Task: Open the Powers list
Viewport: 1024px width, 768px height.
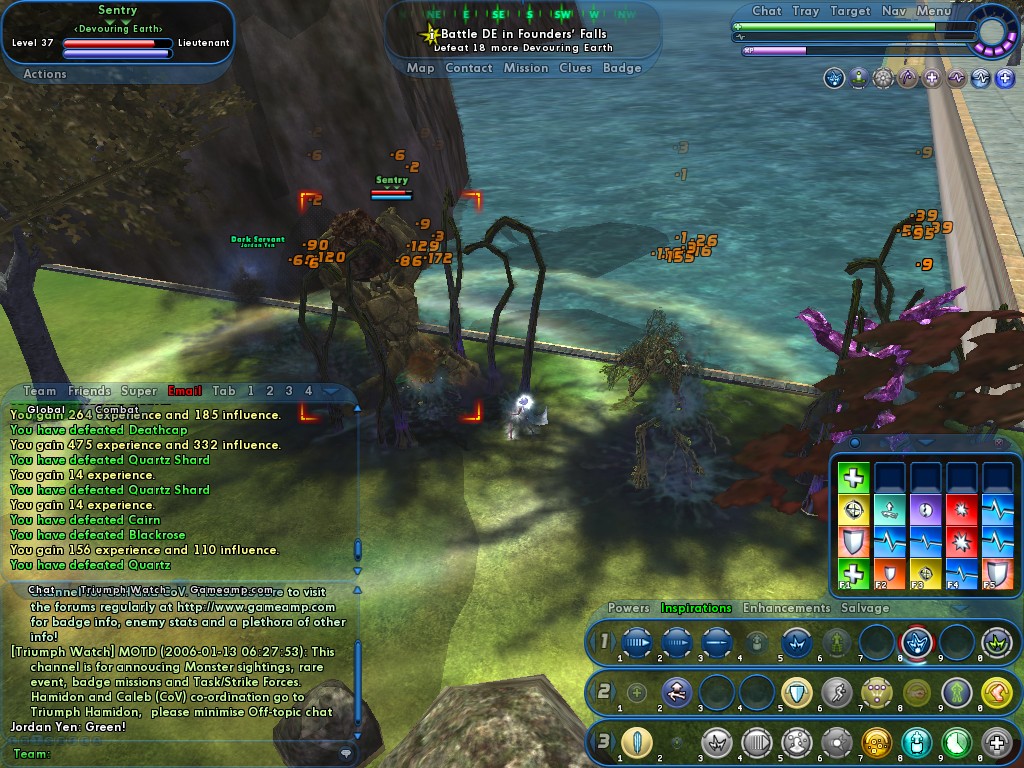Action: click(629, 608)
